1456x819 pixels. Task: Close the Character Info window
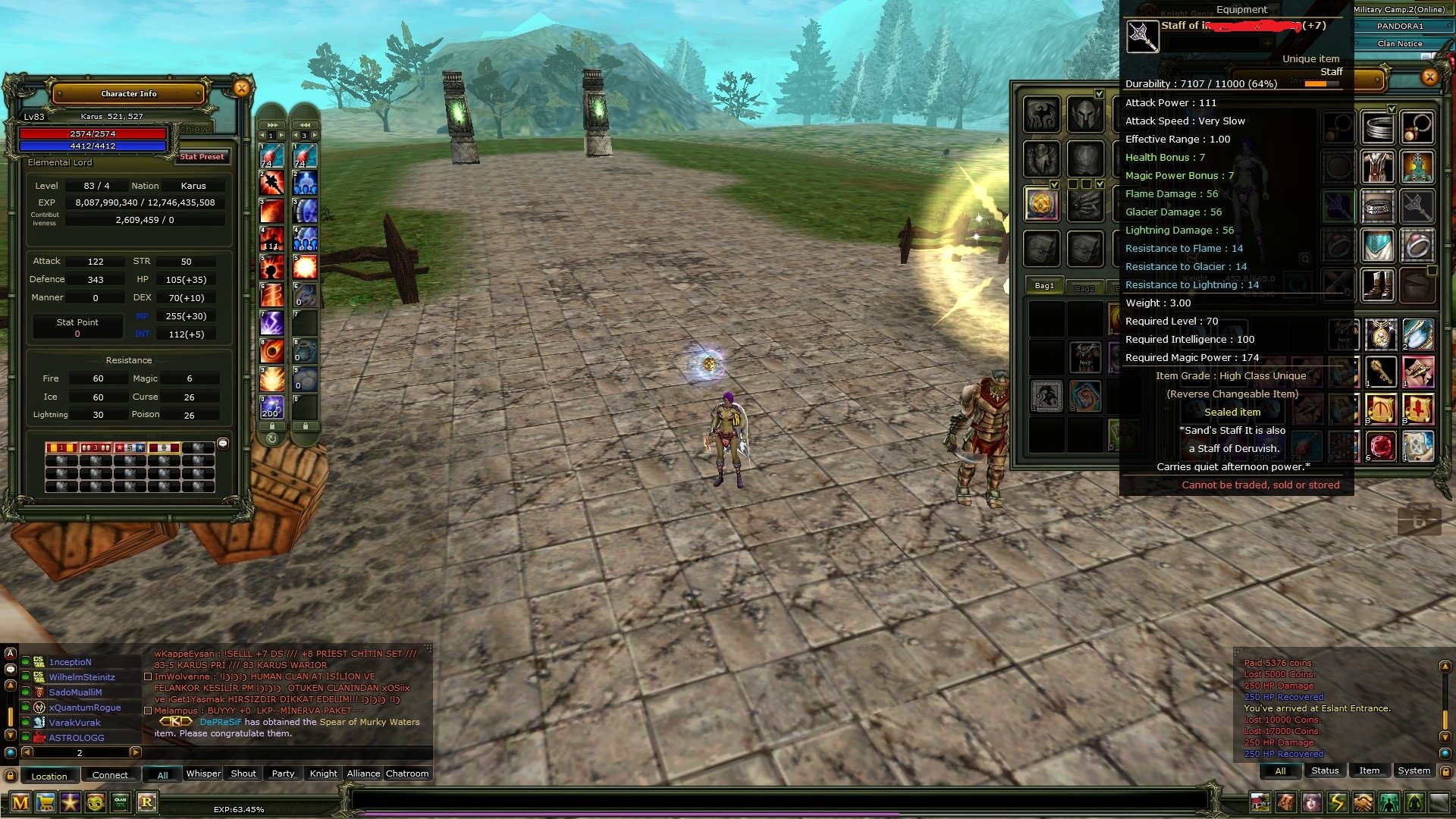[241, 89]
